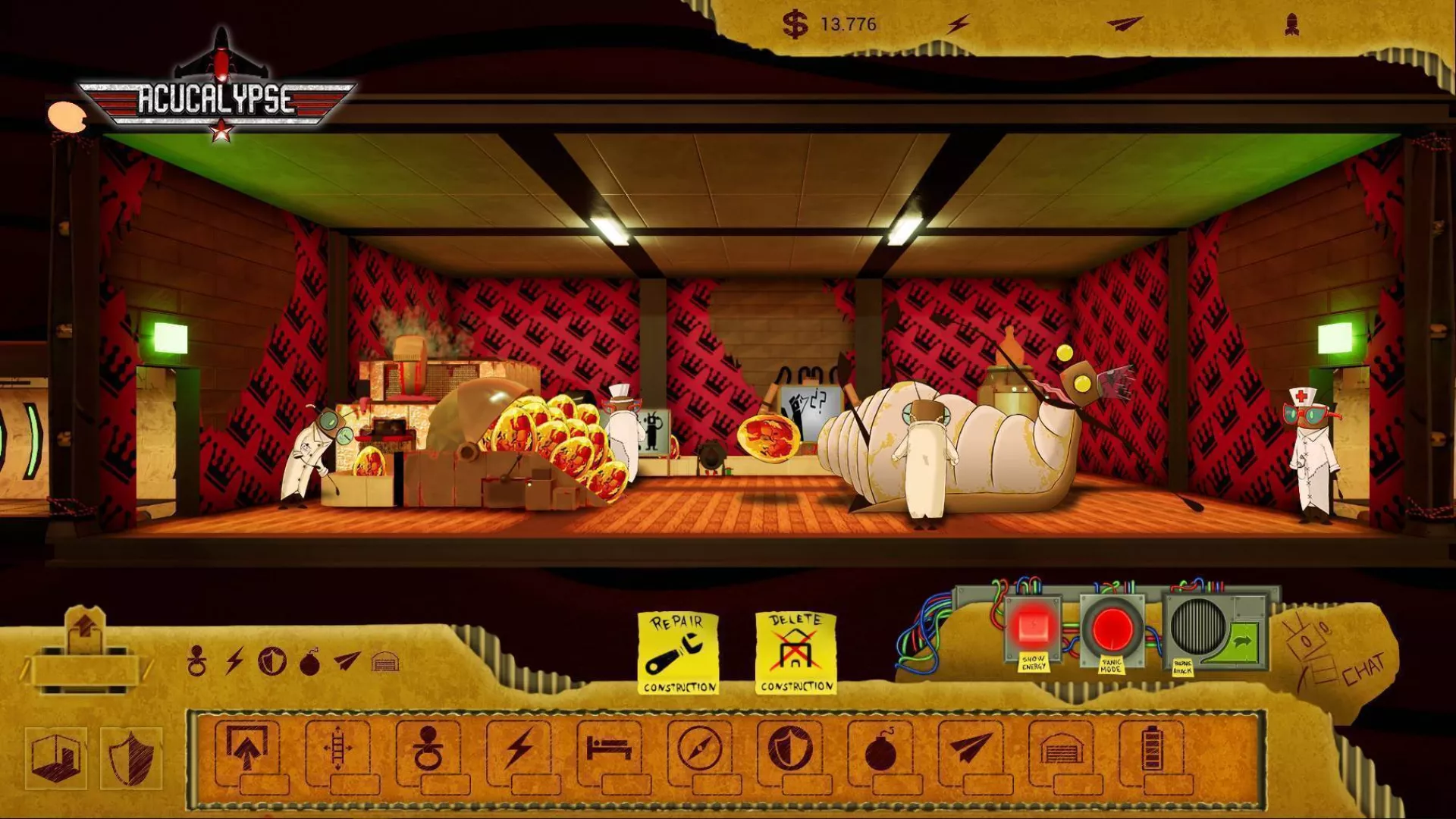Image resolution: width=1456 pixels, height=819 pixels.
Task: Choose the large pacifier nursery build slot
Action: point(428,749)
